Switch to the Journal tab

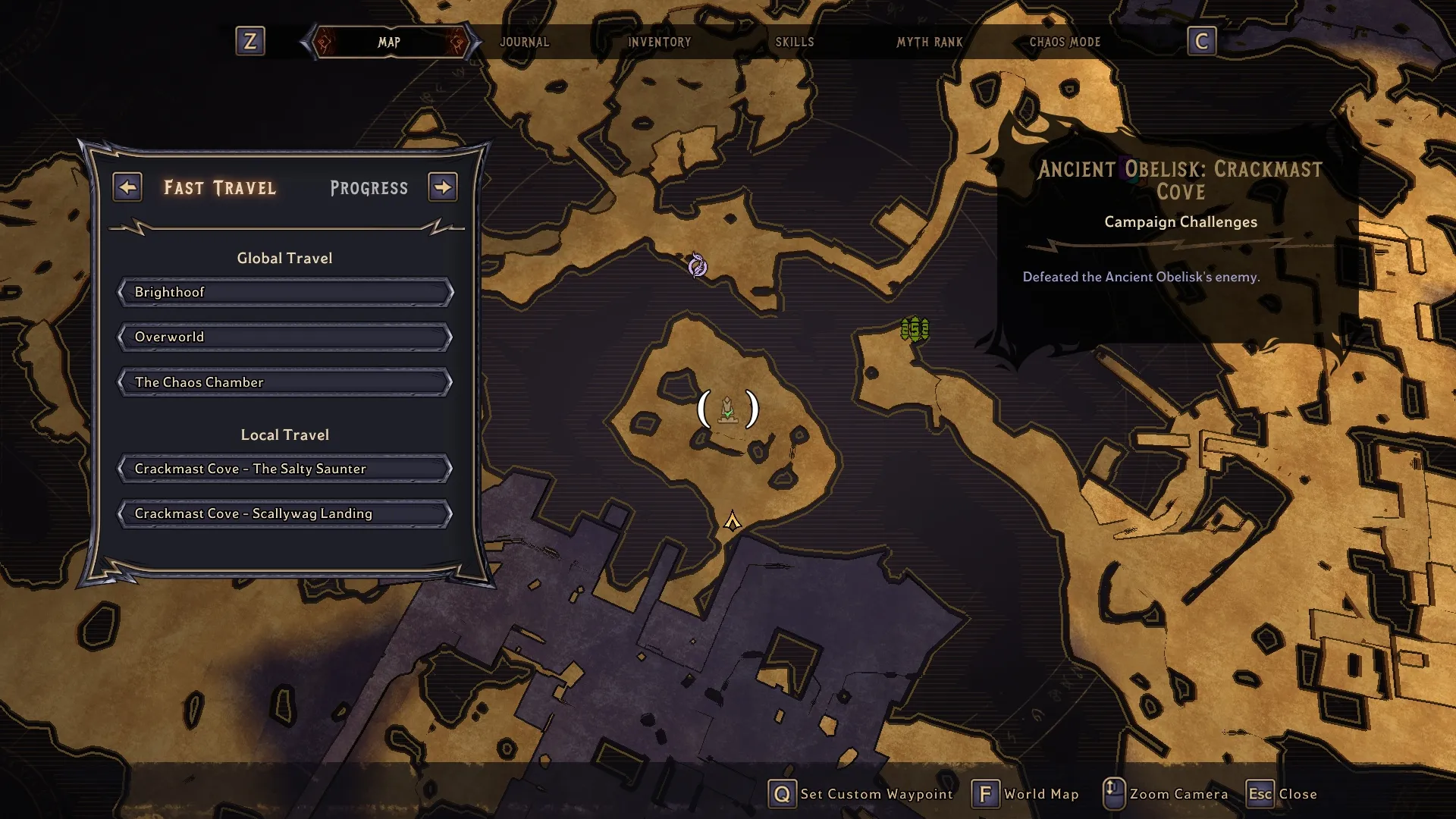point(524,42)
